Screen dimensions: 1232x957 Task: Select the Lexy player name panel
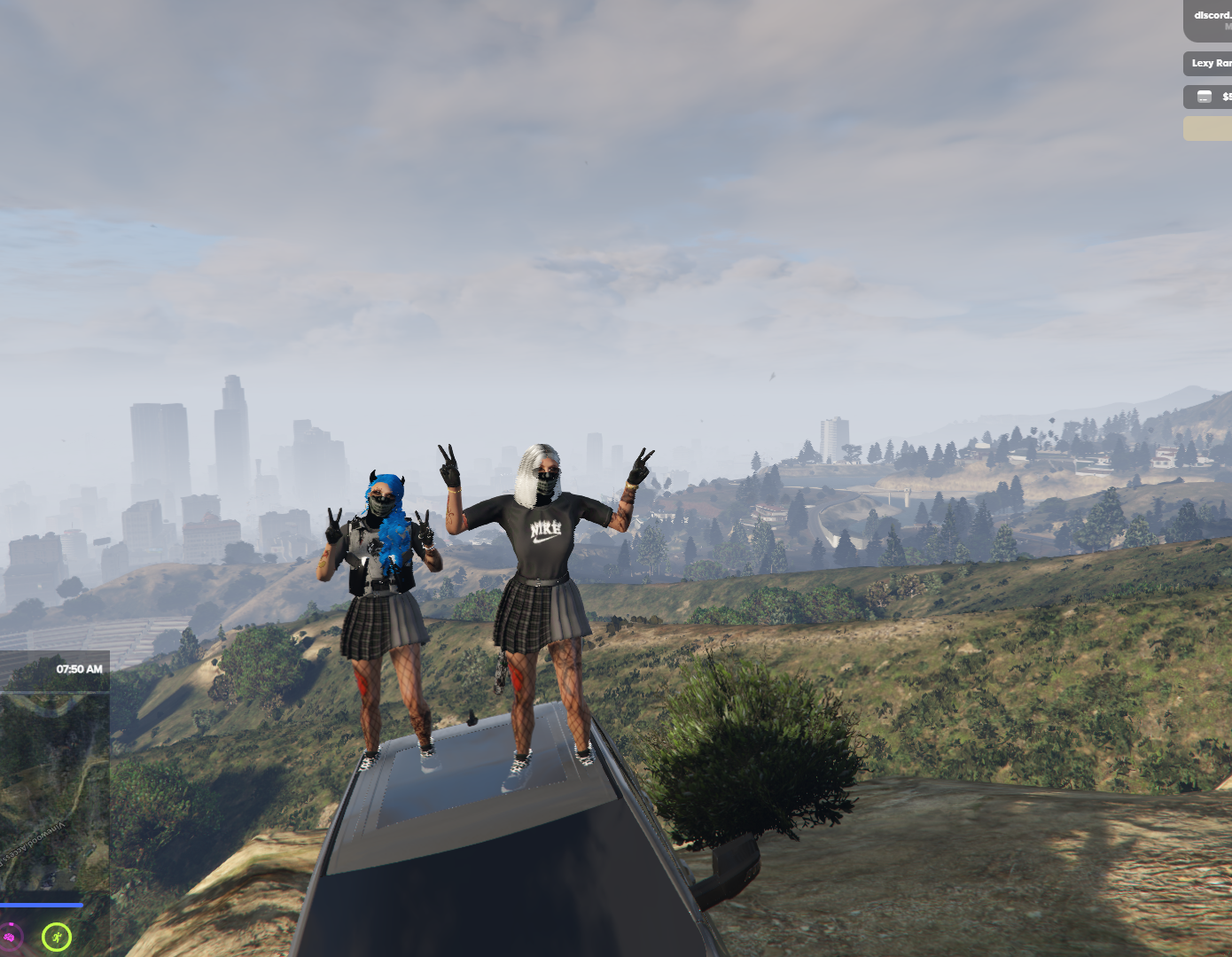point(1210,64)
